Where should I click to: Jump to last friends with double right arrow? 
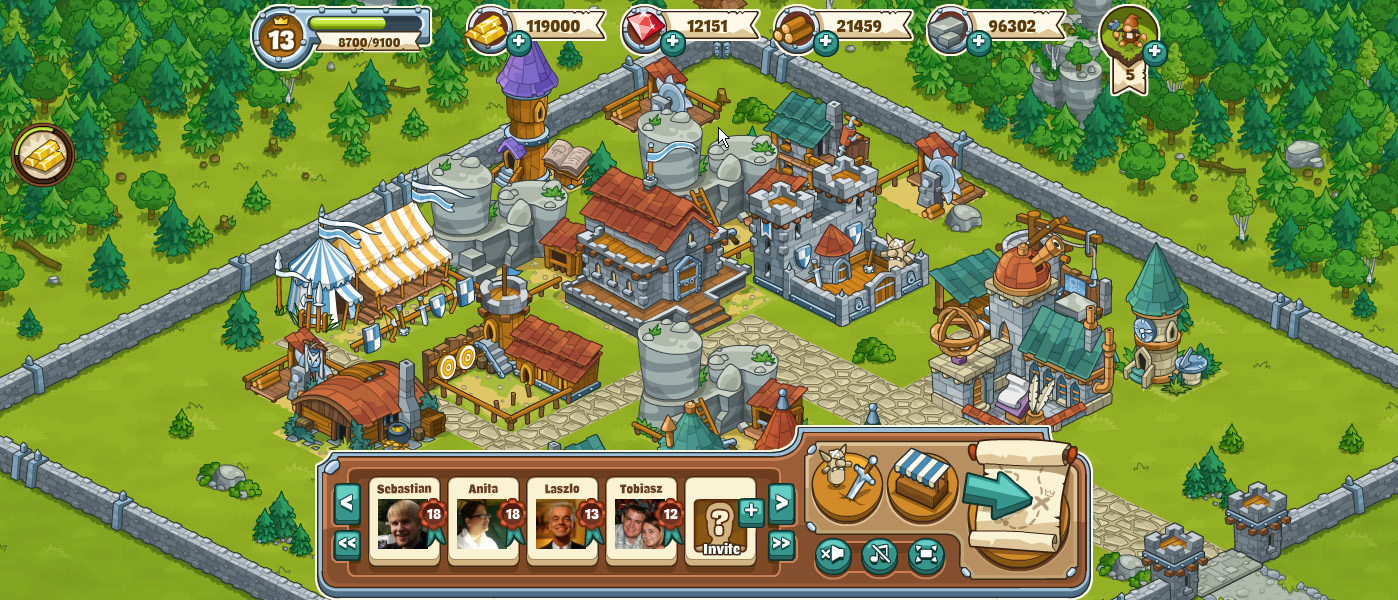[x=781, y=545]
